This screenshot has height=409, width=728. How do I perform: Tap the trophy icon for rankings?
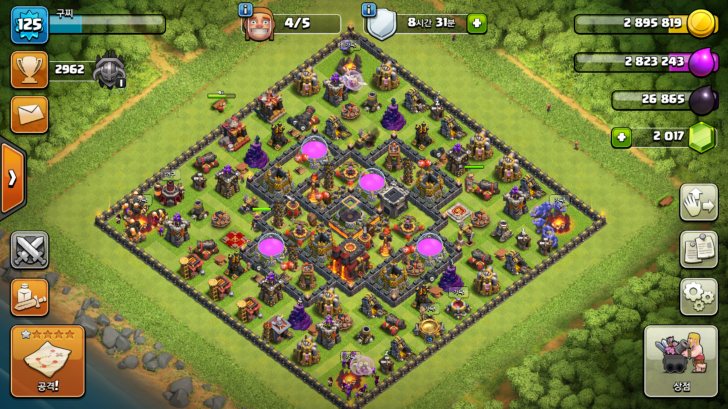click(29, 69)
